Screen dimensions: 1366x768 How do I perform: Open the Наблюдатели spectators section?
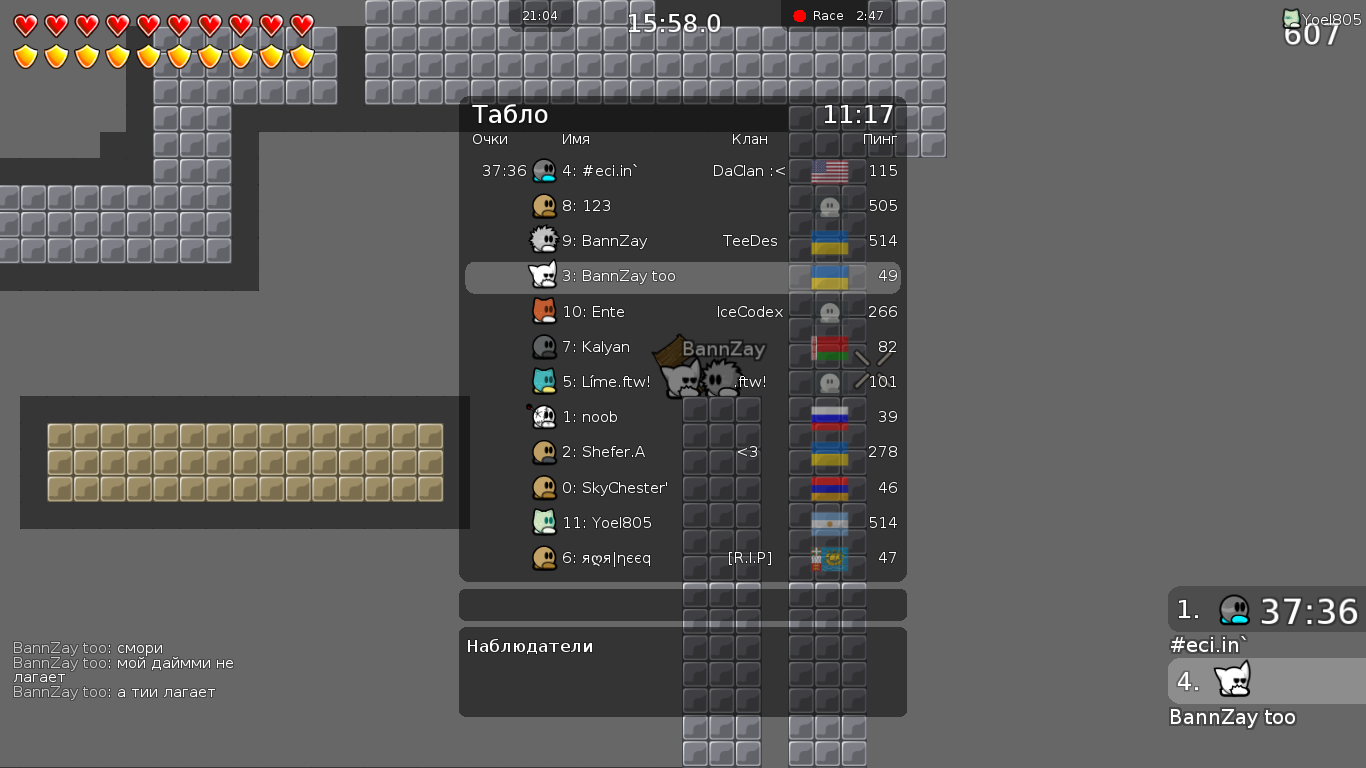528,645
